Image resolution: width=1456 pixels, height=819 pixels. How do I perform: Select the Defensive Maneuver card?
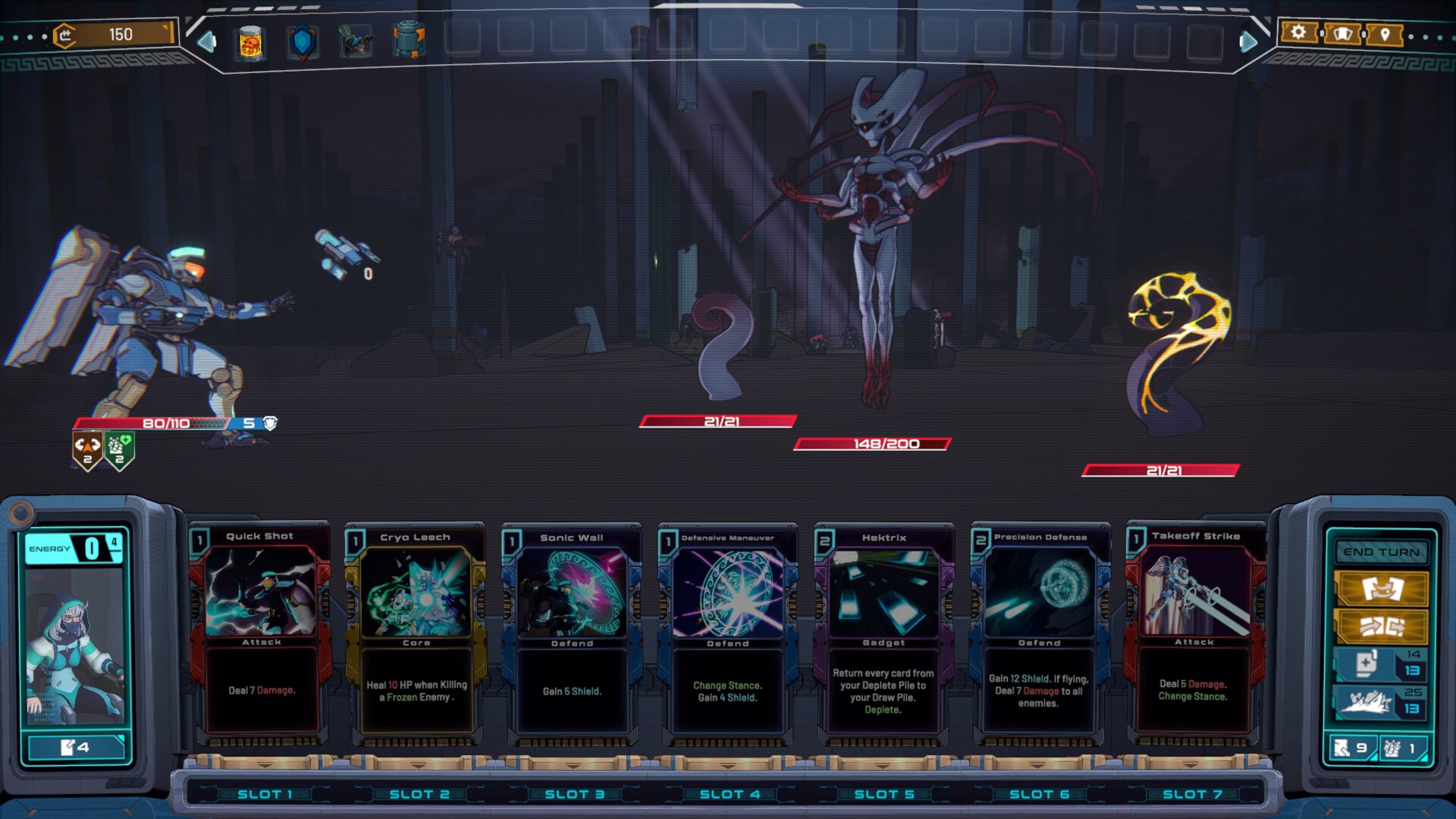[727, 631]
